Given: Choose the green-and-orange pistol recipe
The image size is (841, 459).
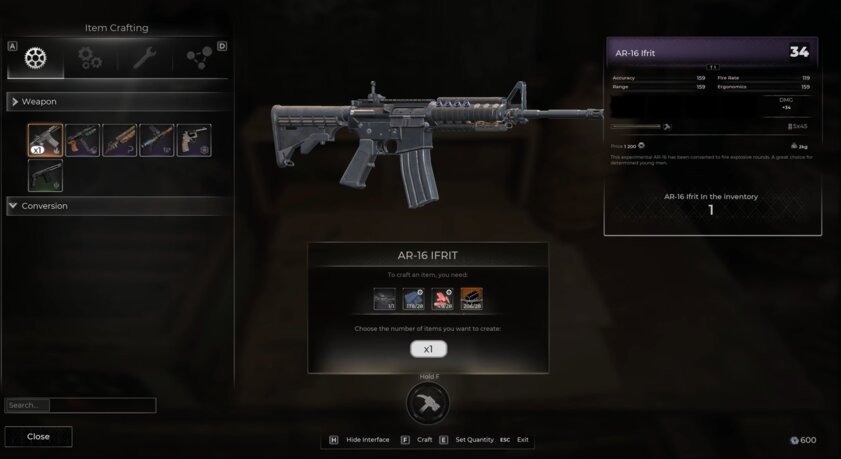Looking at the screenshot, I should tap(82, 140).
